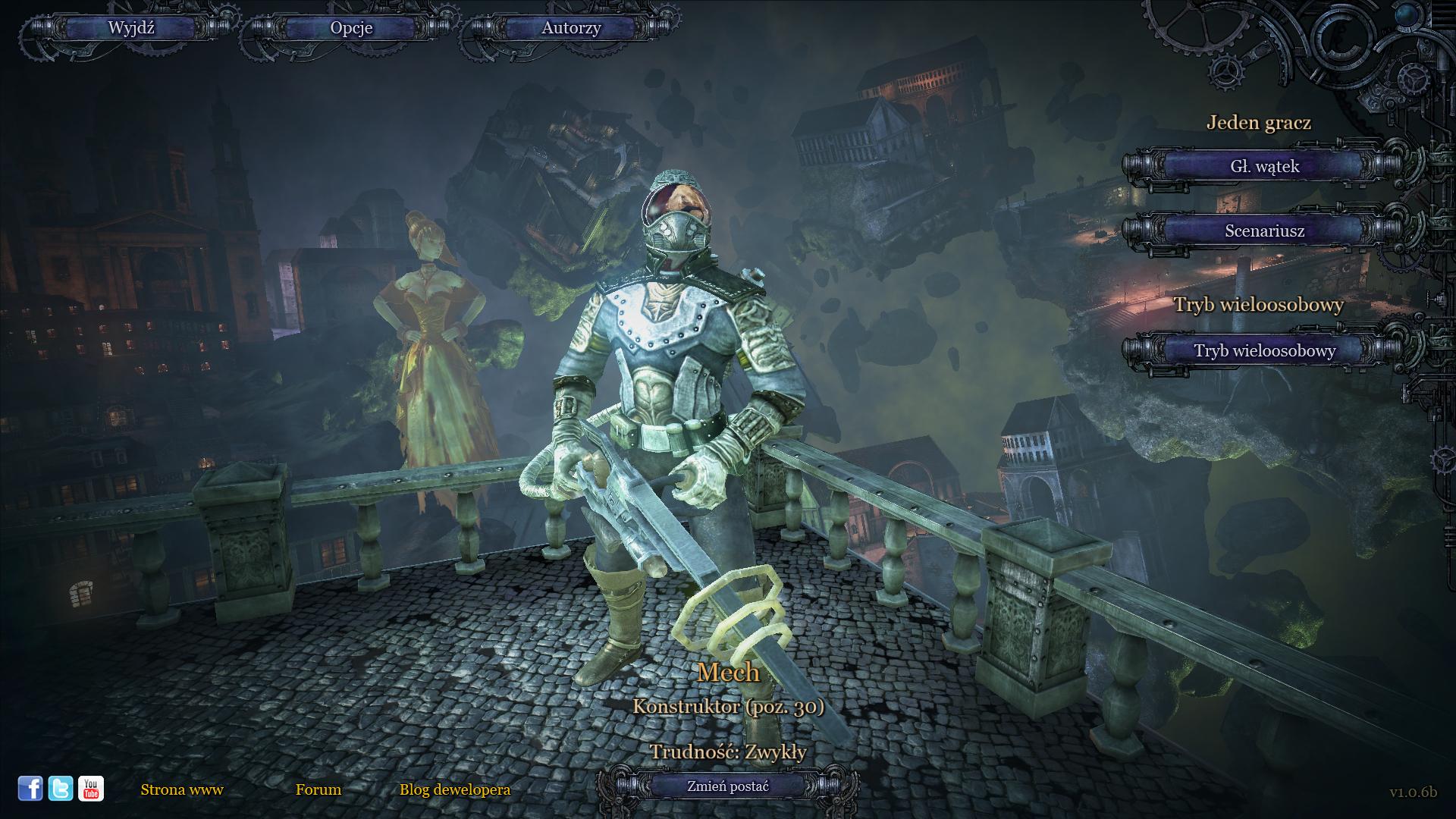Viewport: 1456px width, 819px height.
Task: Go to the Forum link
Action: click(318, 789)
